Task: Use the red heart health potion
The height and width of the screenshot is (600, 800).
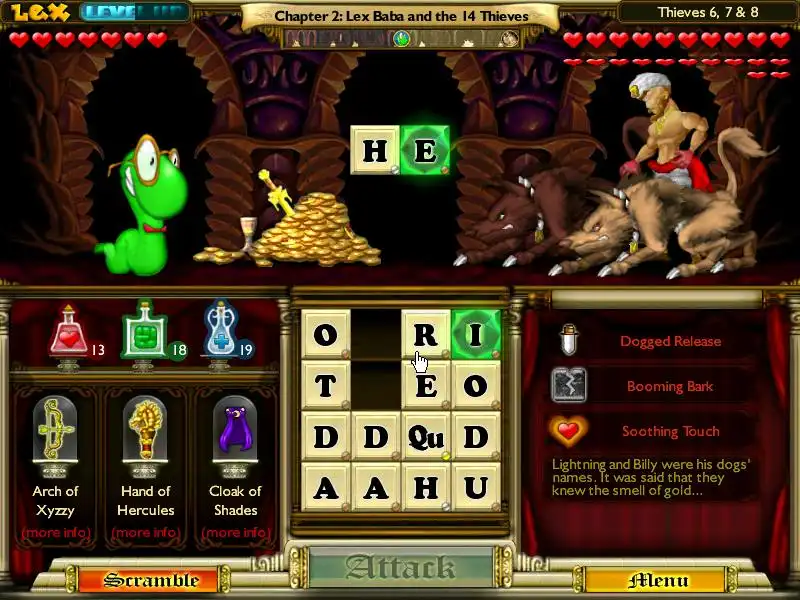Action: point(69,333)
